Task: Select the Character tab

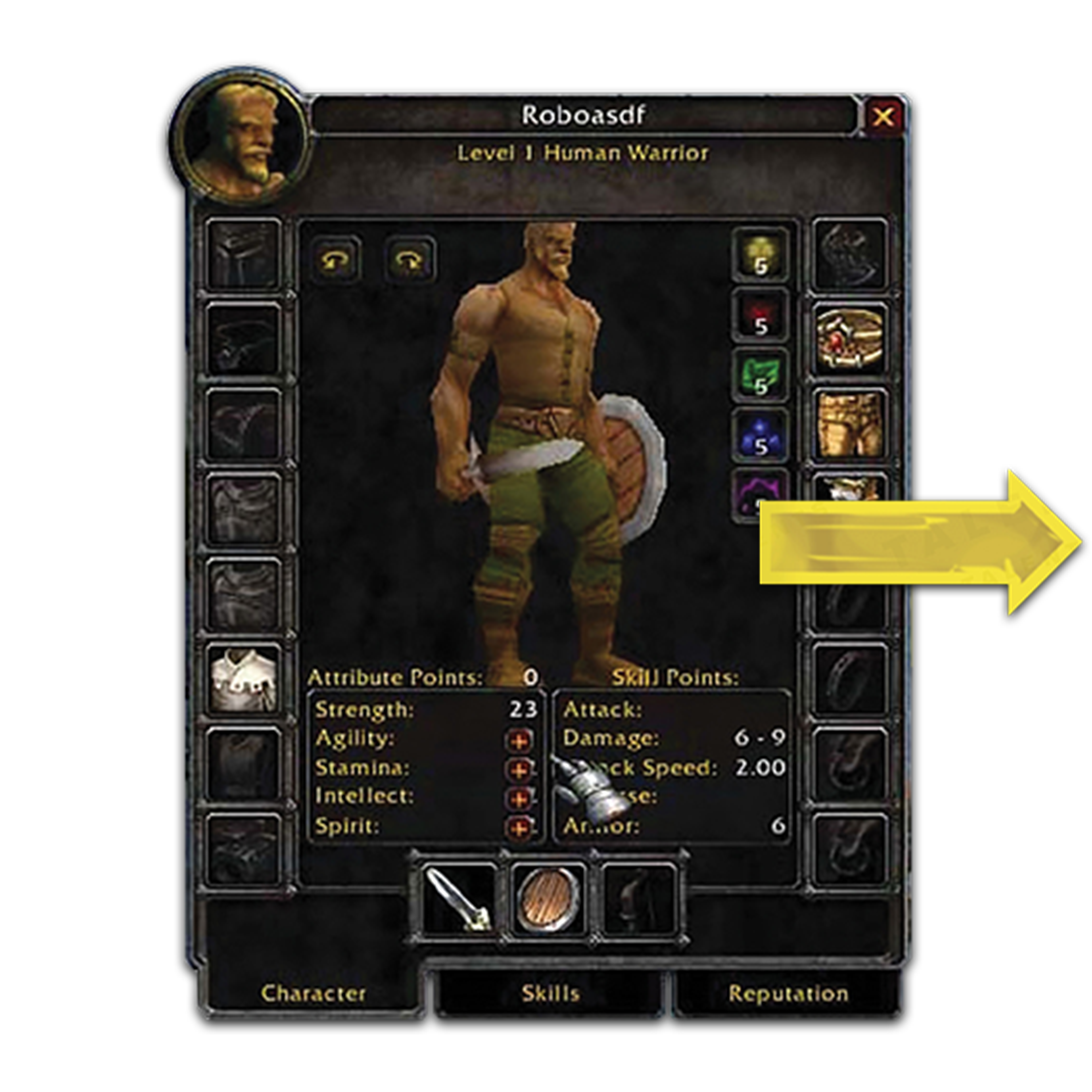Action: (x=313, y=993)
